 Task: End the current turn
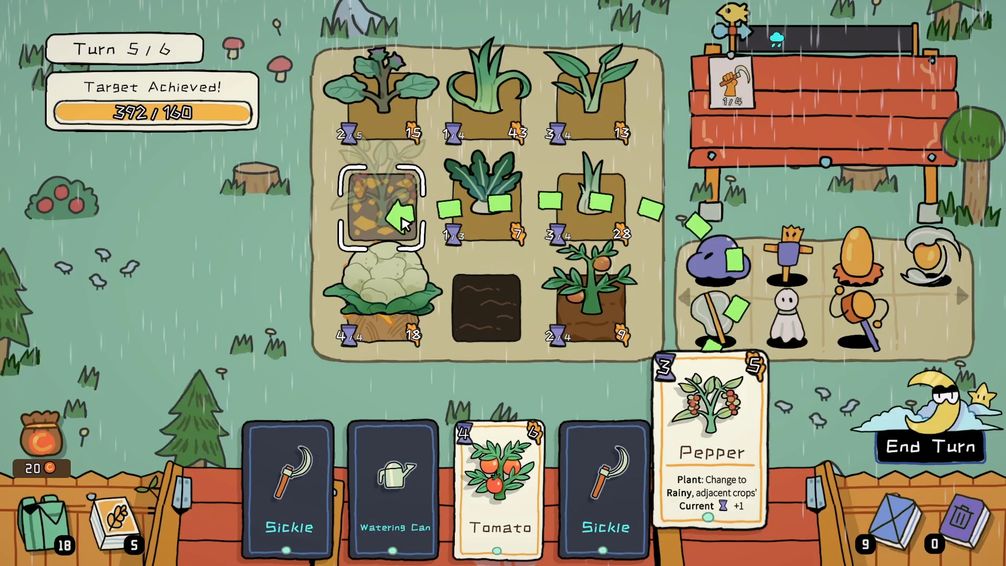pyautogui.click(x=929, y=446)
